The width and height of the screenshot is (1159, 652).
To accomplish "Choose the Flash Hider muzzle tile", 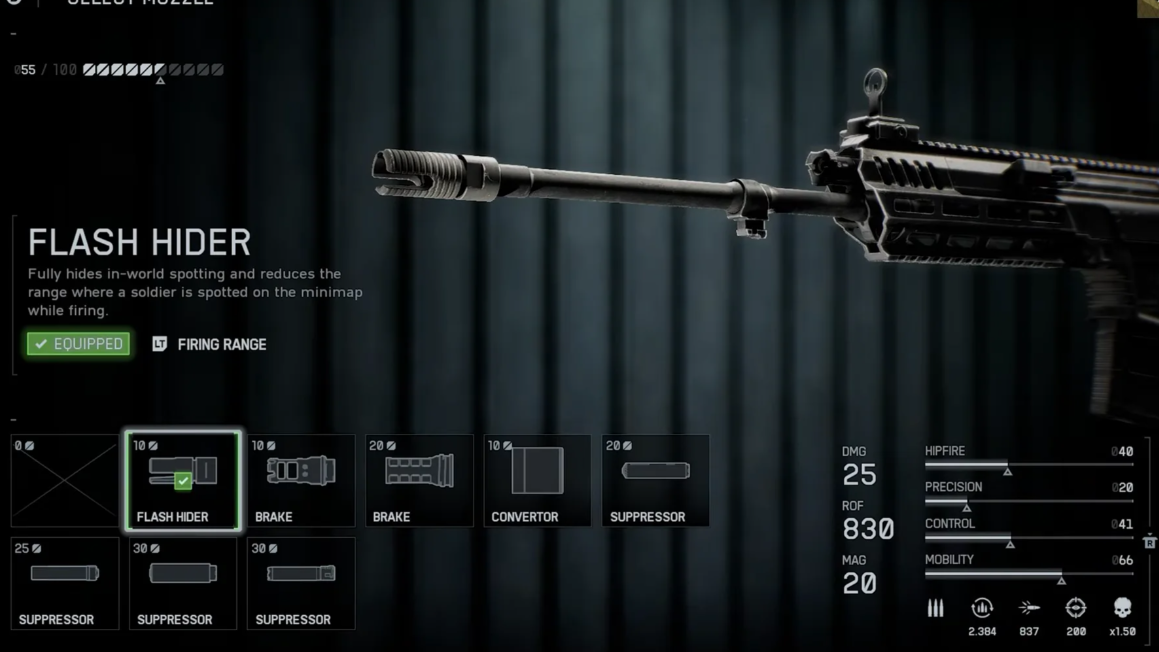I will (183, 481).
